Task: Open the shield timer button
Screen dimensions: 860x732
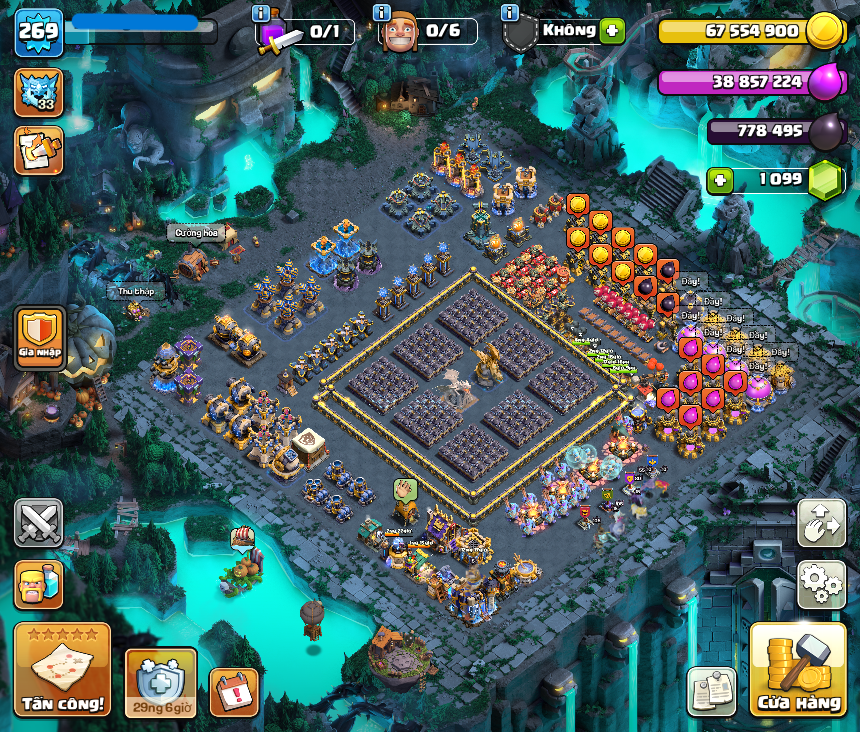Action: (x=160, y=682)
